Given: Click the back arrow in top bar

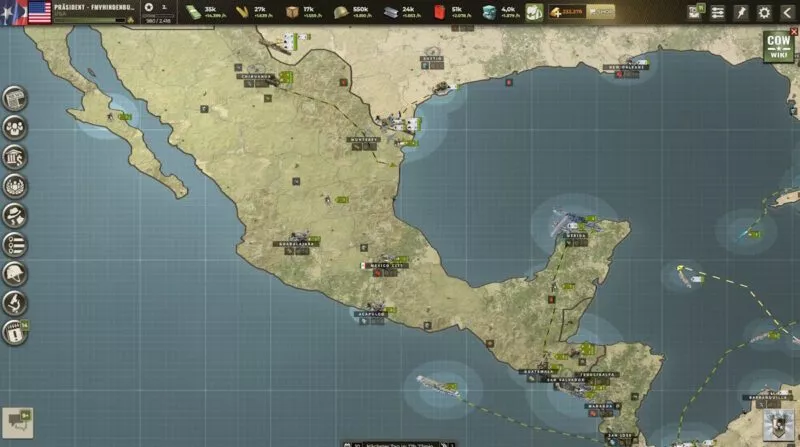Looking at the screenshot, I should coord(786,12).
